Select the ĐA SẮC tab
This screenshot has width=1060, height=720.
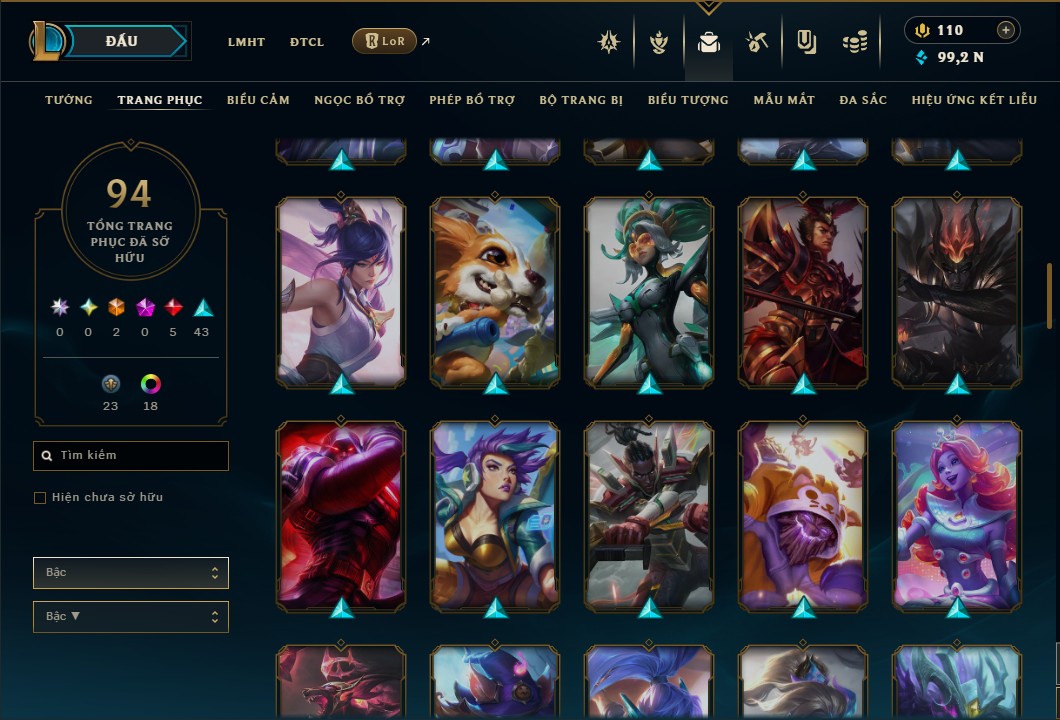[x=863, y=100]
